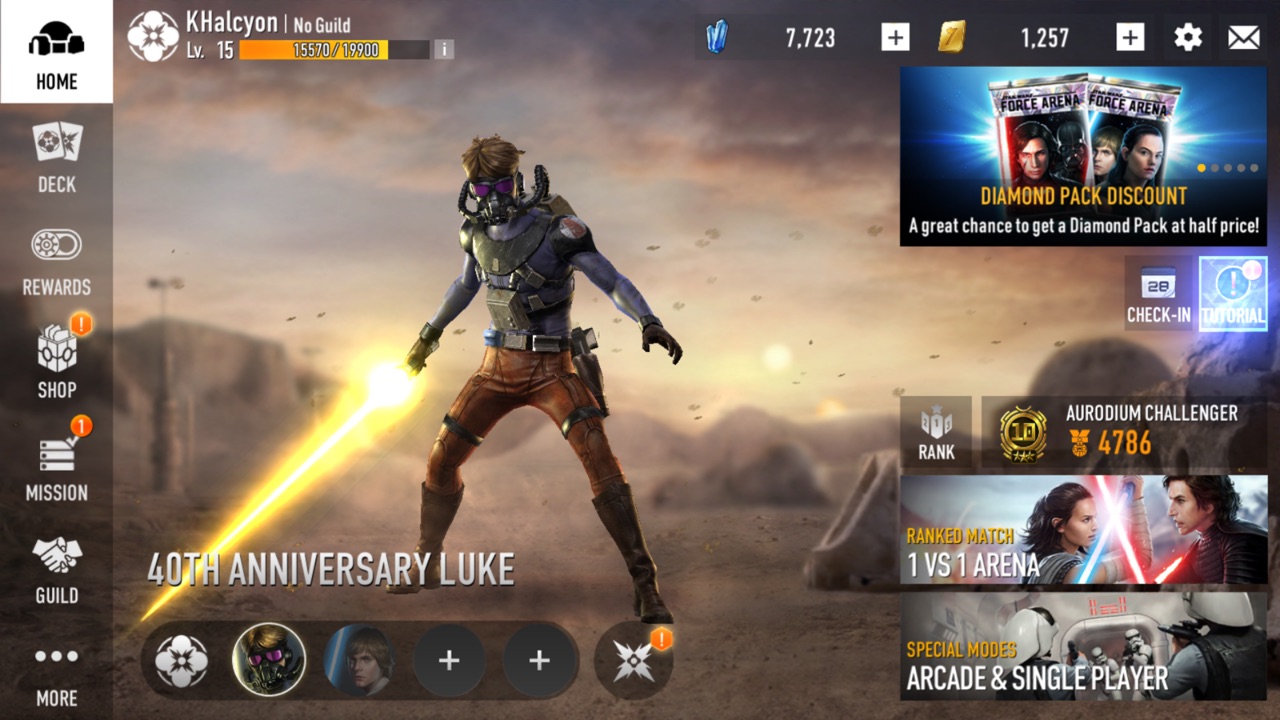Viewport: 1280px width, 720px height.
Task: Expand the More options menu
Action: [56, 672]
